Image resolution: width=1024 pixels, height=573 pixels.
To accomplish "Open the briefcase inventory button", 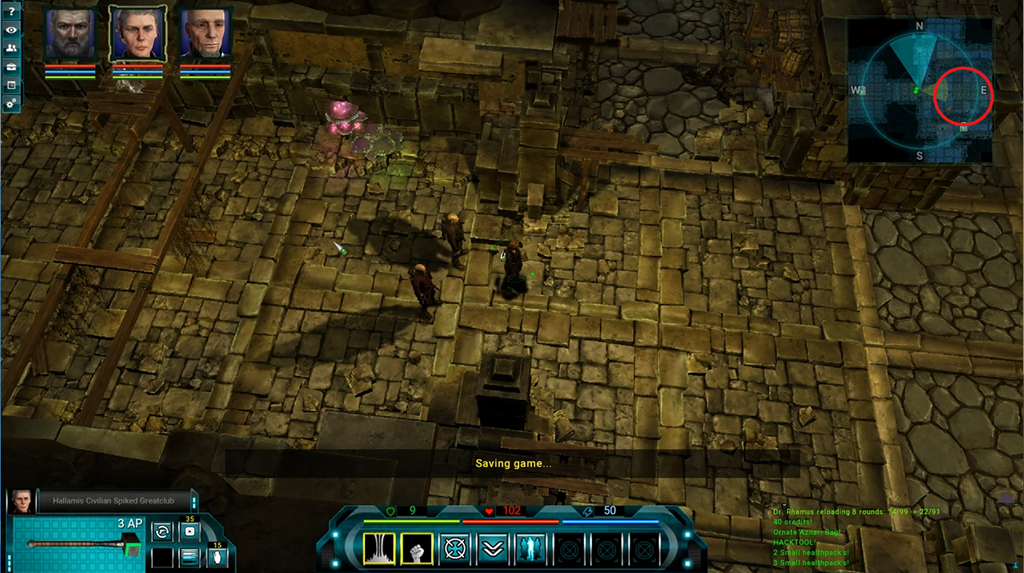I will pyautogui.click(x=11, y=66).
